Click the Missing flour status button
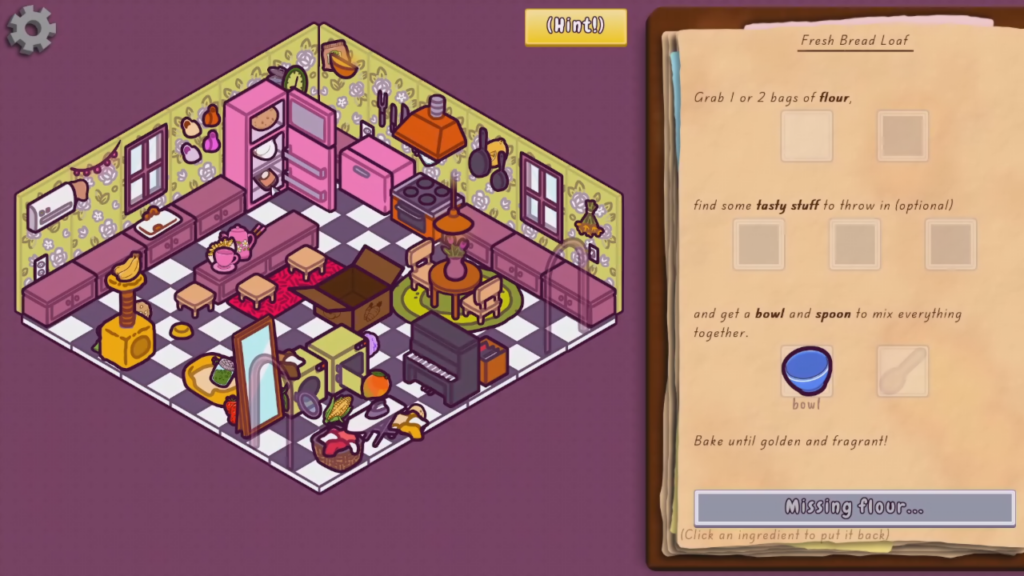This screenshot has height=576, width=1024. point(854,507)
